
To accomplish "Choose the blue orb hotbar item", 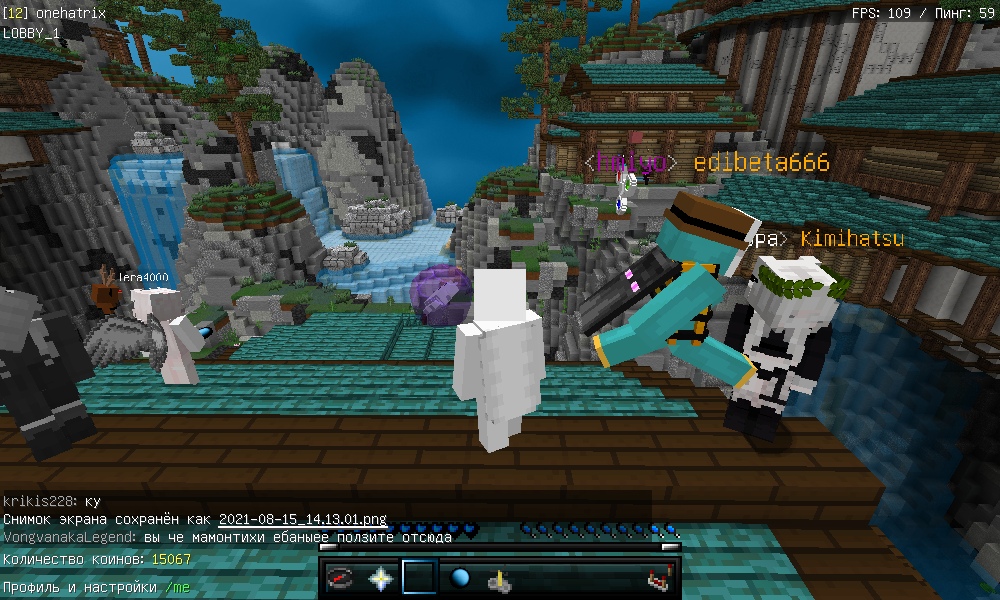I will [460, 578].
